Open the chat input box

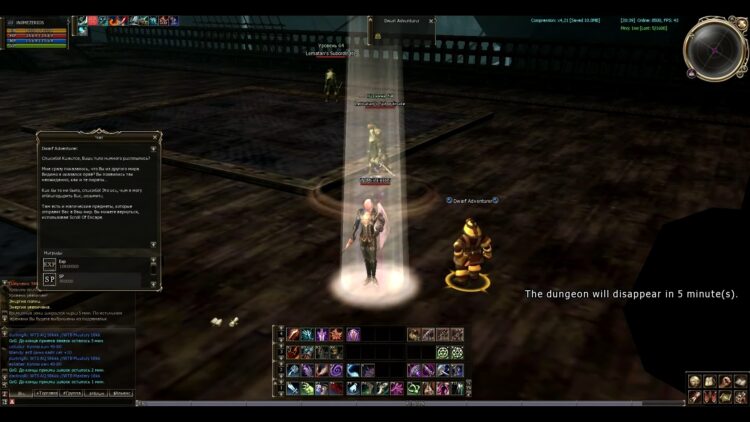(70, 403)
